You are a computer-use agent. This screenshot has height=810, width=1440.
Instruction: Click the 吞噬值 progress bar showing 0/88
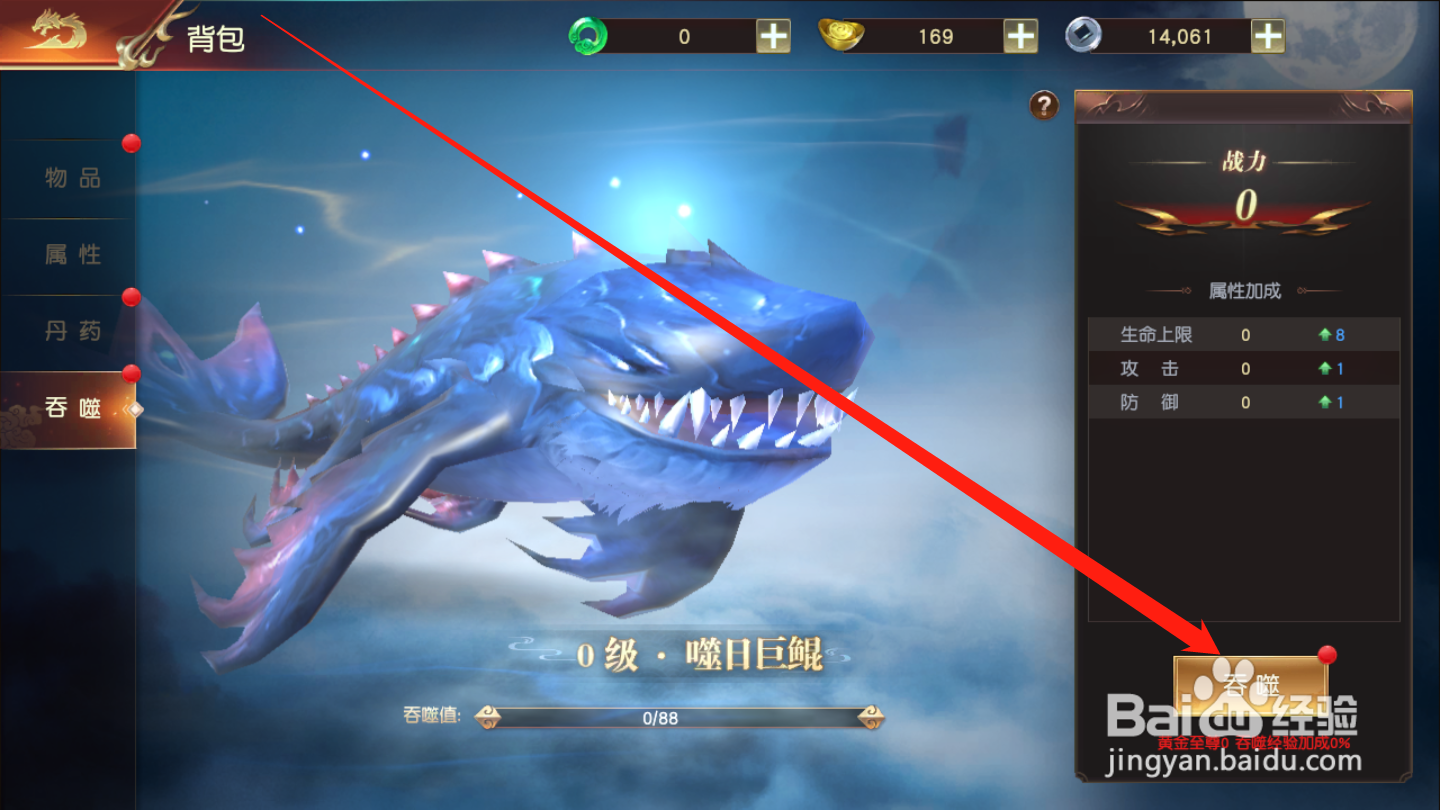pos(680,716)
